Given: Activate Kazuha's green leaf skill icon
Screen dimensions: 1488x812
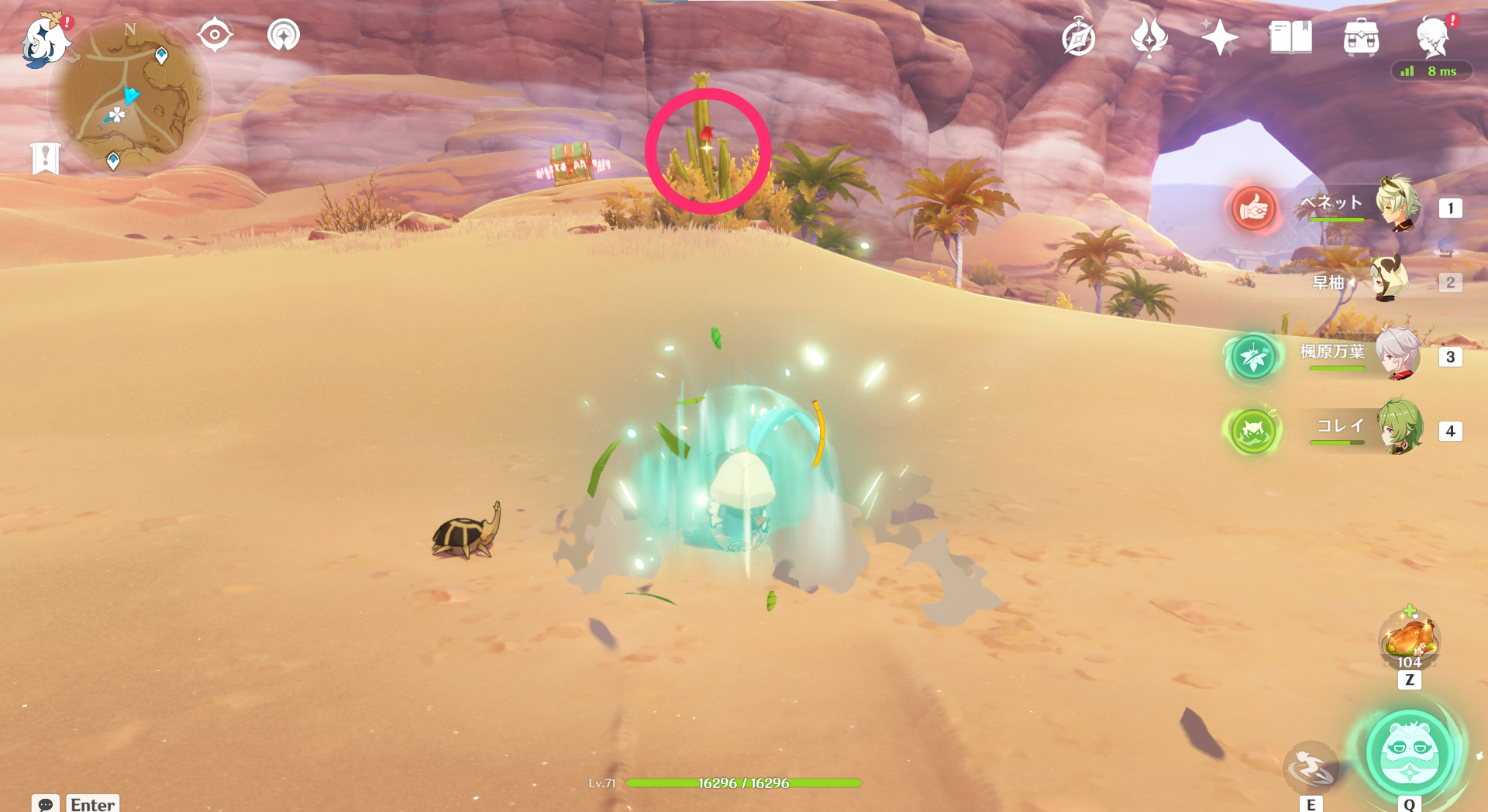Looking at the screenshot, I should [1252, 358].
